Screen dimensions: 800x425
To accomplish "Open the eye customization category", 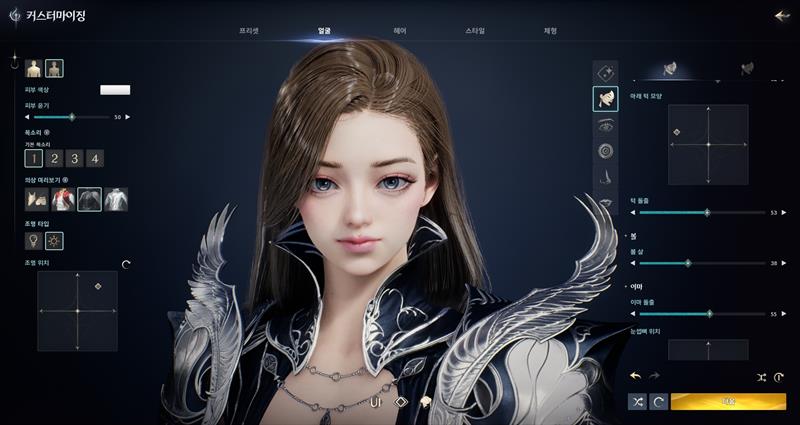I will [605, 125].
